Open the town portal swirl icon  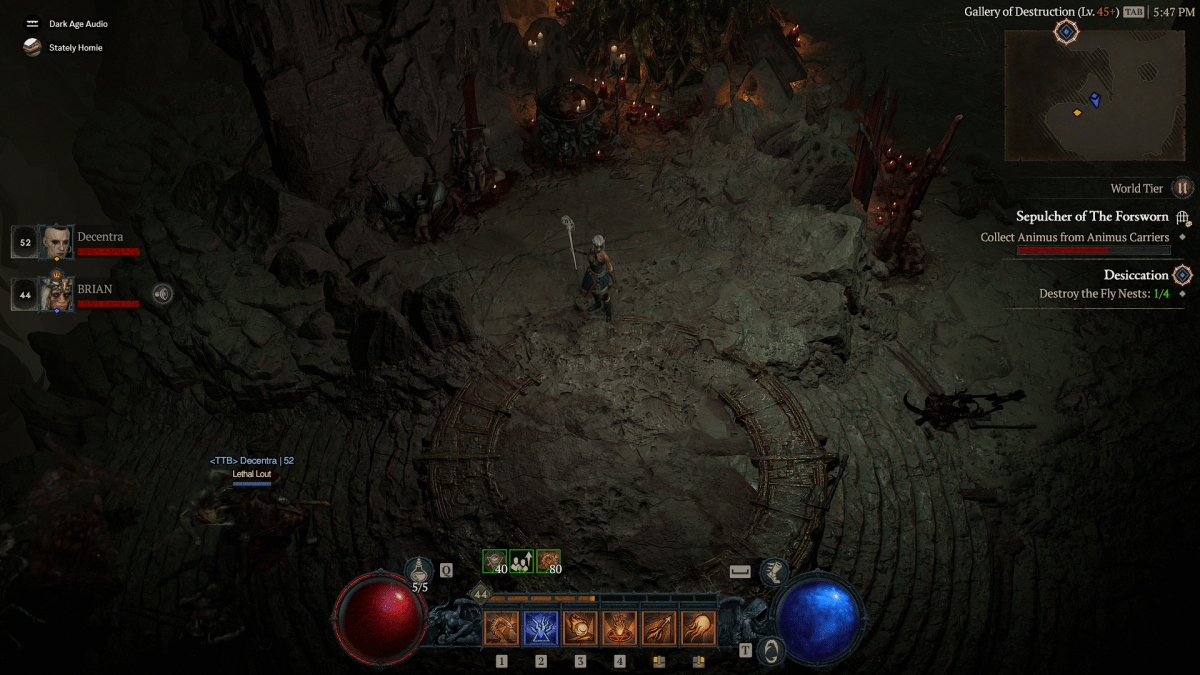(x=769, y=650)
